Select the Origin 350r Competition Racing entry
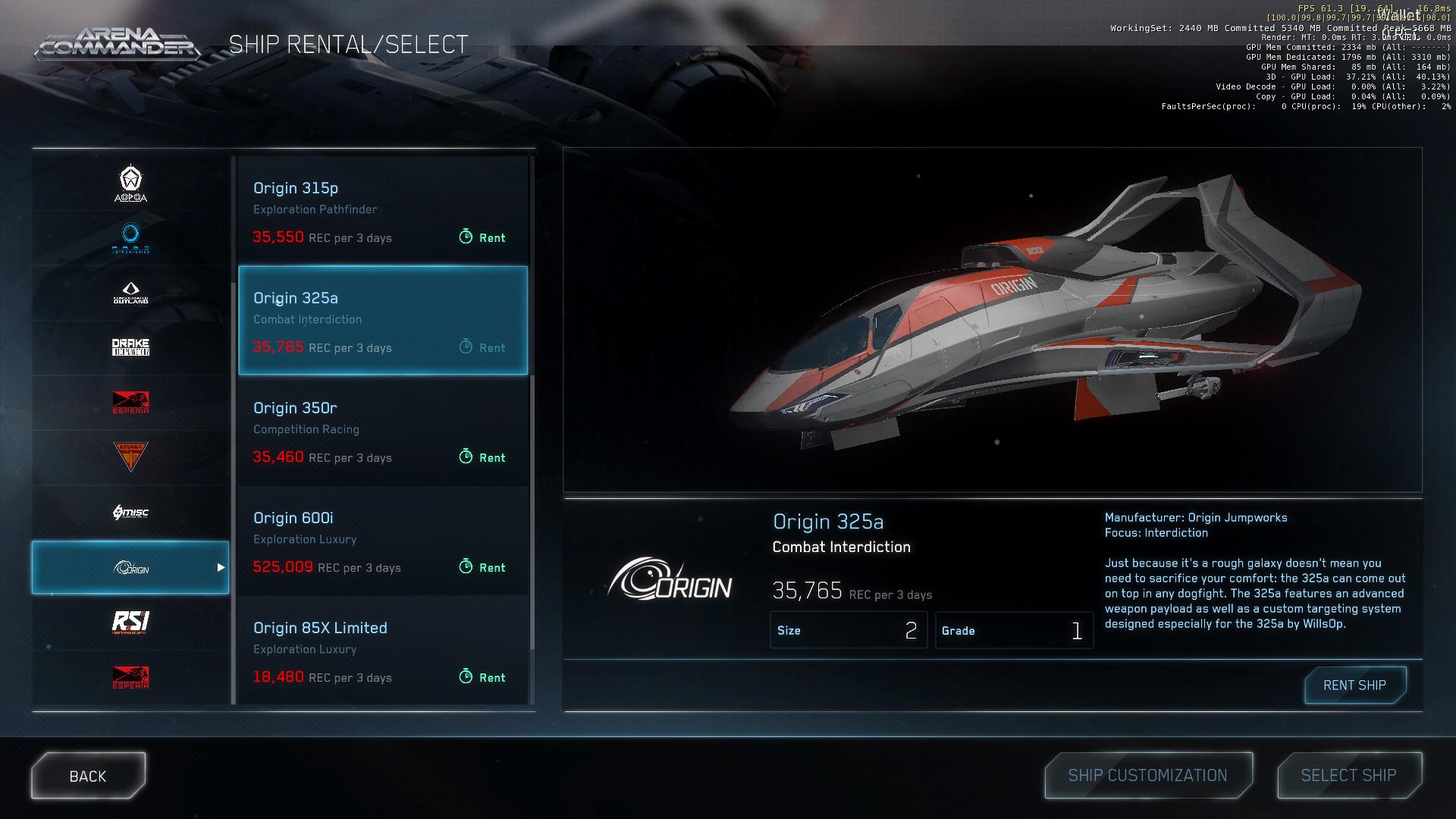1456x819 pixels. [x=383, y=431]
